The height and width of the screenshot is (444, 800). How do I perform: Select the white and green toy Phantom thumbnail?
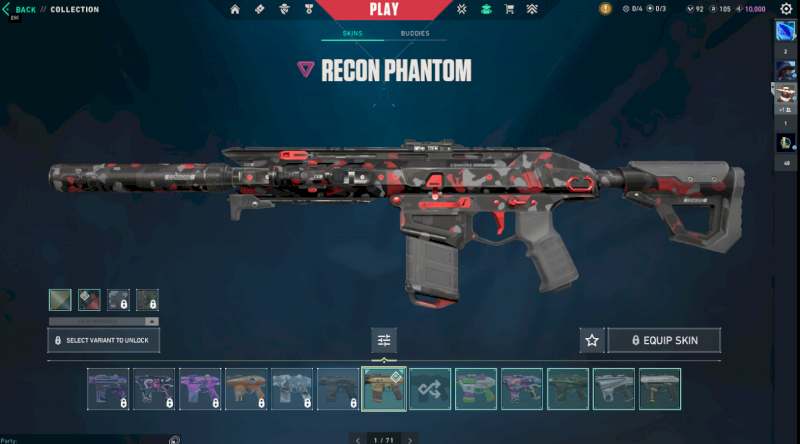476,389
